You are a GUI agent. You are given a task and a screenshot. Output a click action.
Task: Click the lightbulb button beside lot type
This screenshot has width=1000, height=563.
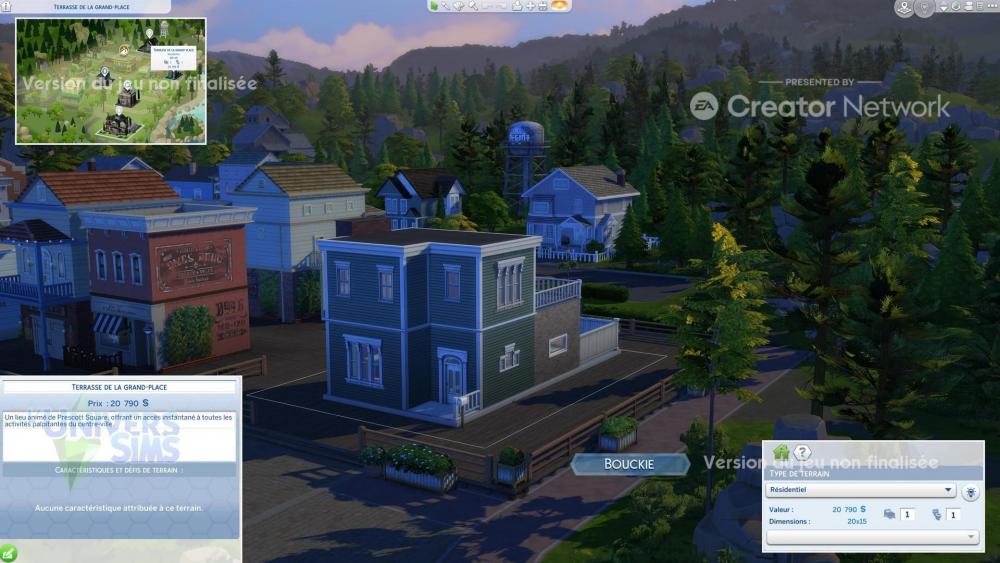[x=970, y=491]
